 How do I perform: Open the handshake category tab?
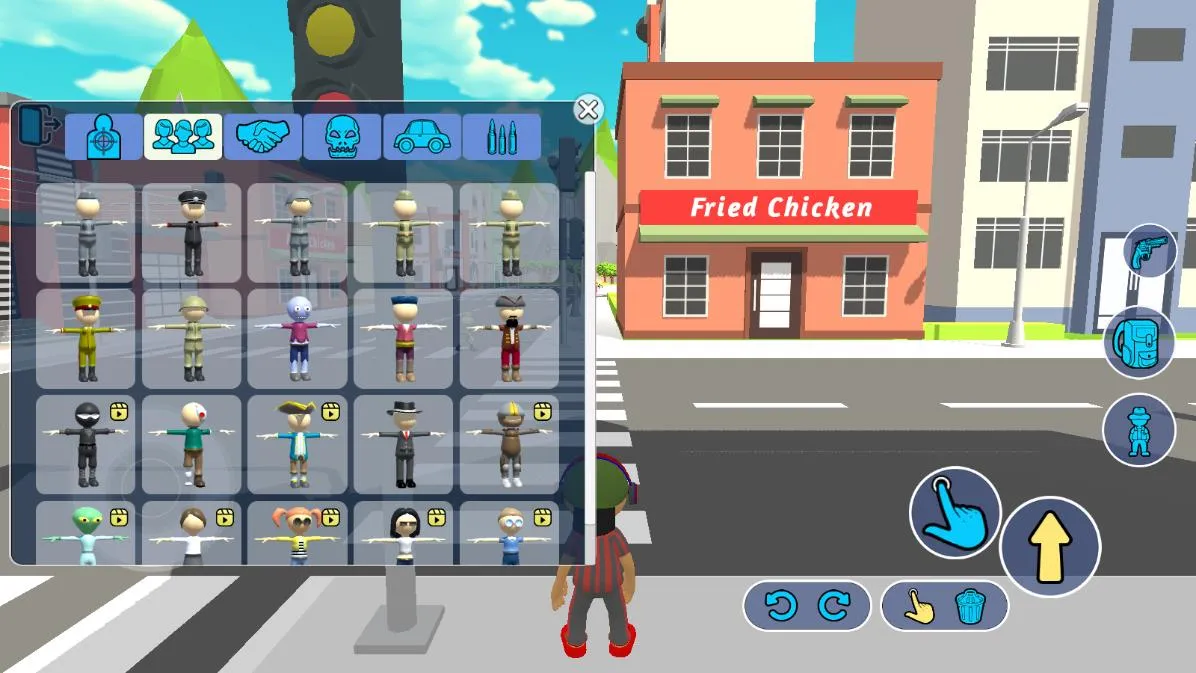click(262, 137)
